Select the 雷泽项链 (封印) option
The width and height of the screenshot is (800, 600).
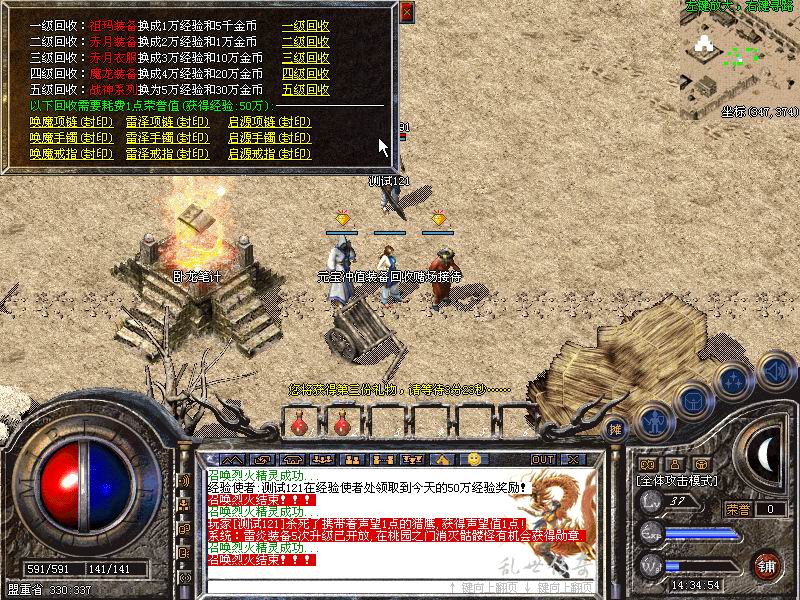coord(168,122)
